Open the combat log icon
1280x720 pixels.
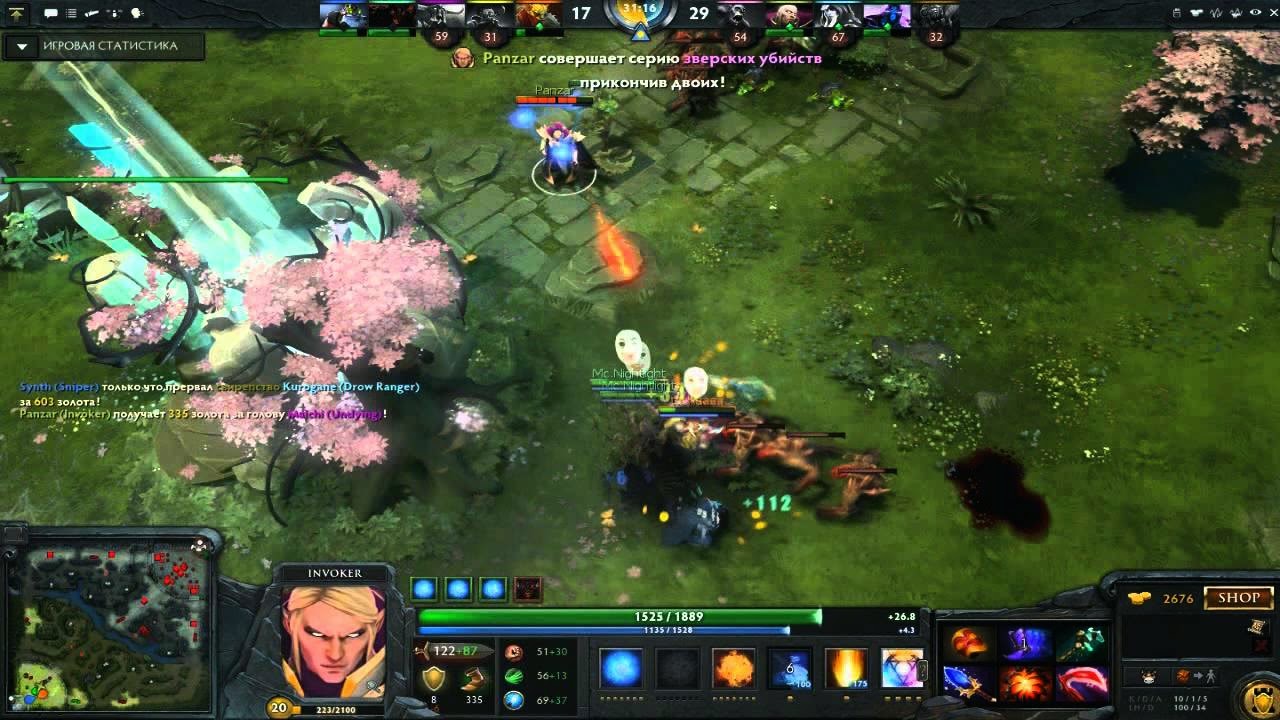(x=70, y=12)
